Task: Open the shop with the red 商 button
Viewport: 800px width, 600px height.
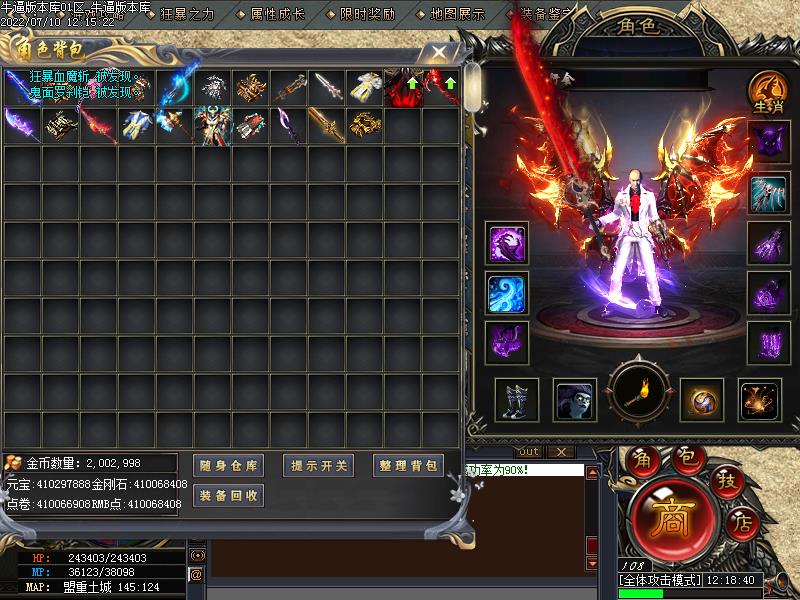Action: (667, 518)
